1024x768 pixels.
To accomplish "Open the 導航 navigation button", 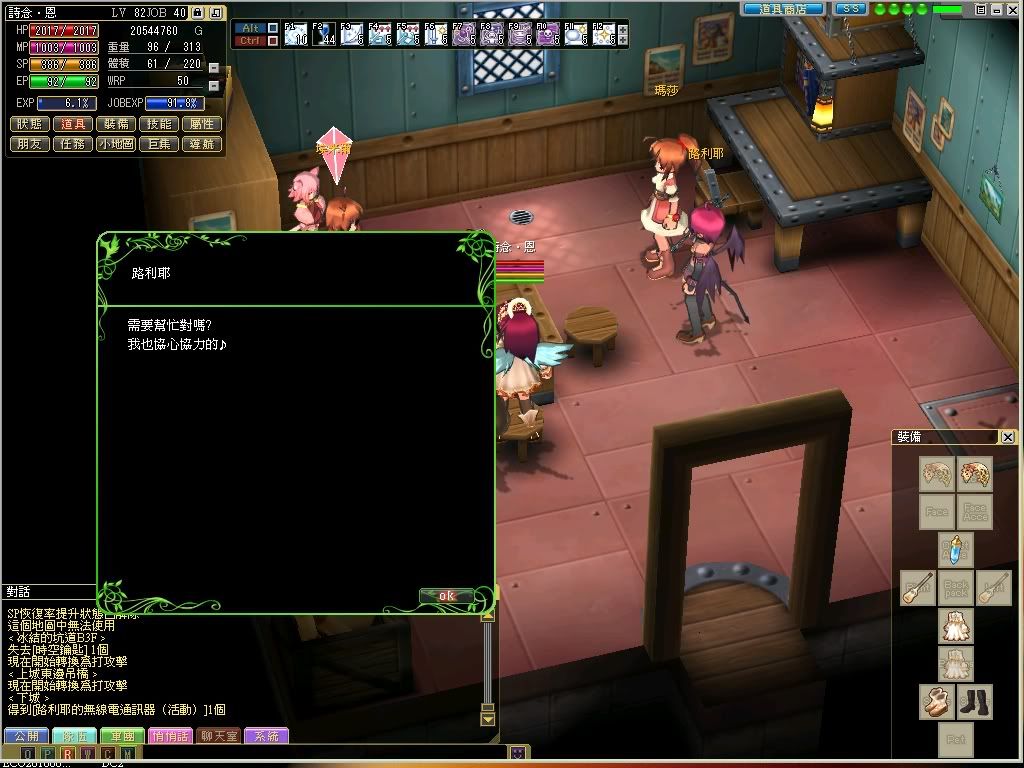I will [x=201, y=144].
